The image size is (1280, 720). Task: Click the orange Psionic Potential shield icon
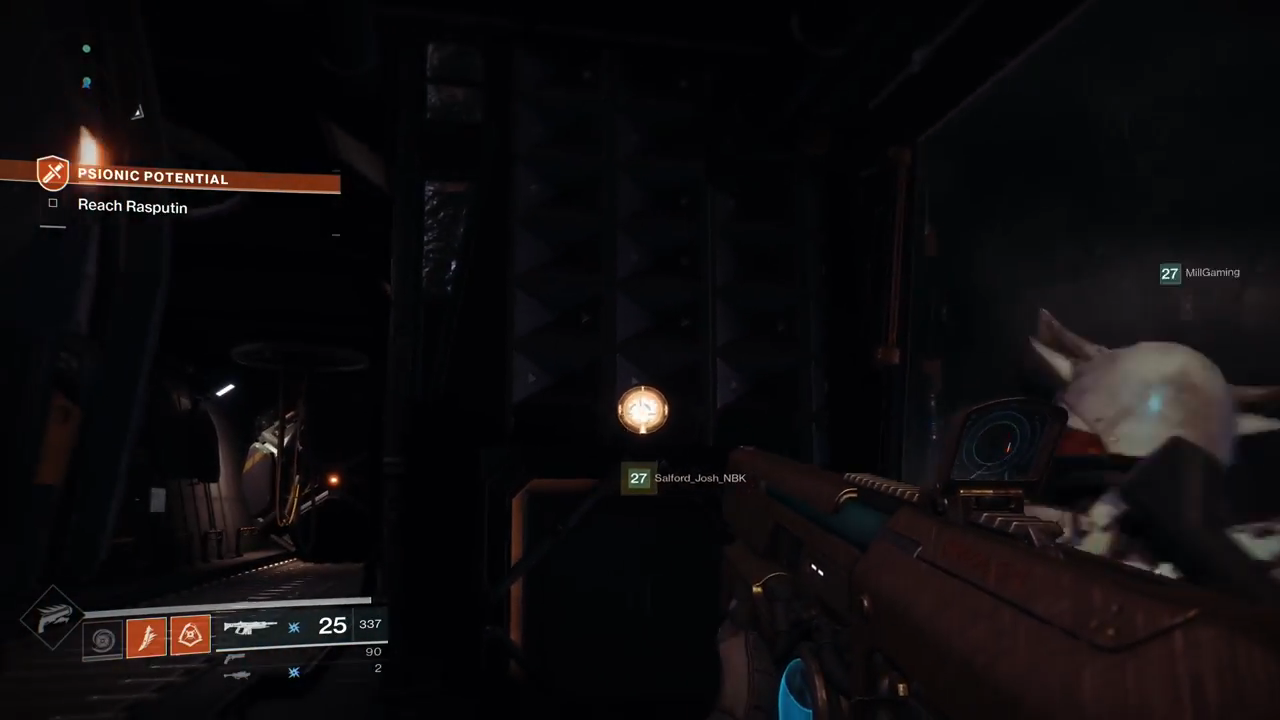(52, 173)
